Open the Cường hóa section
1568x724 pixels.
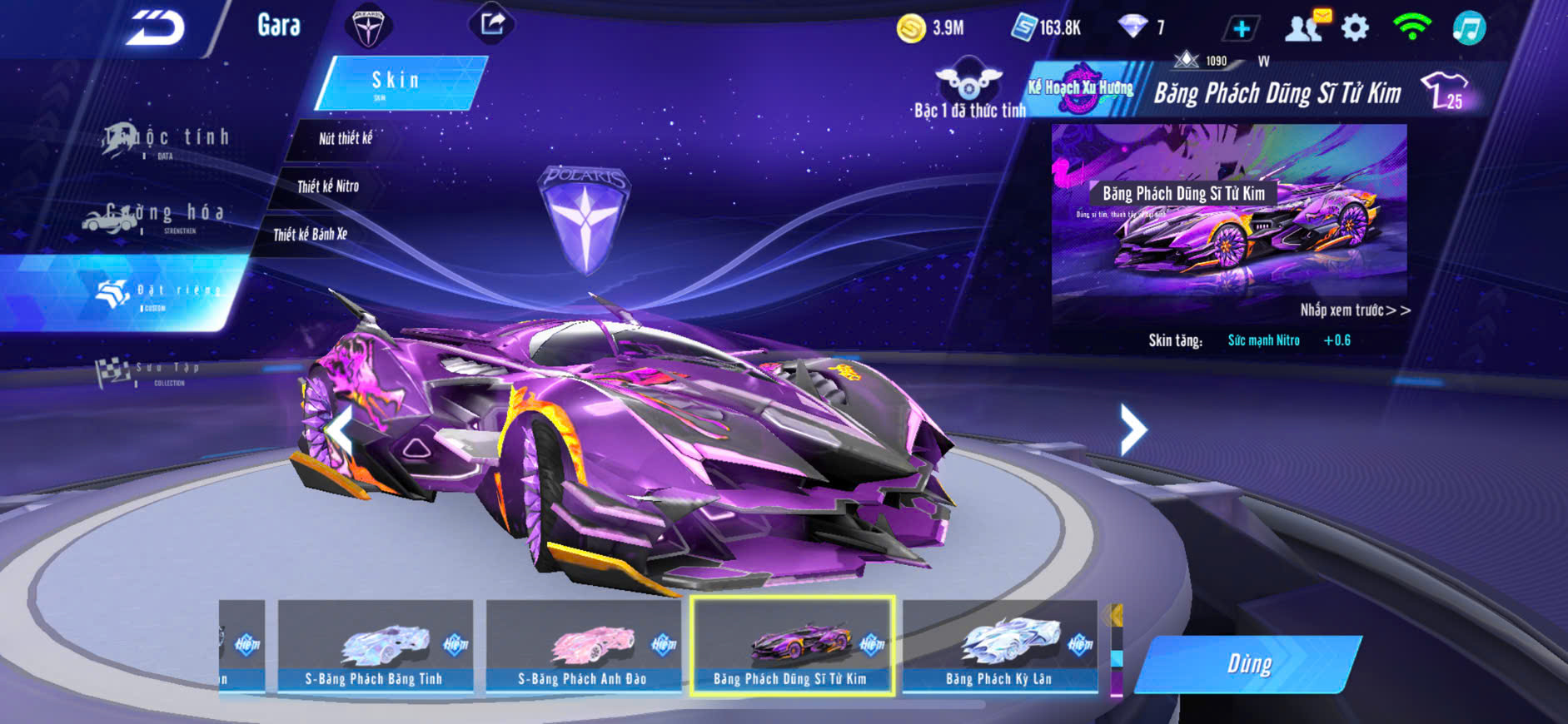158,216
